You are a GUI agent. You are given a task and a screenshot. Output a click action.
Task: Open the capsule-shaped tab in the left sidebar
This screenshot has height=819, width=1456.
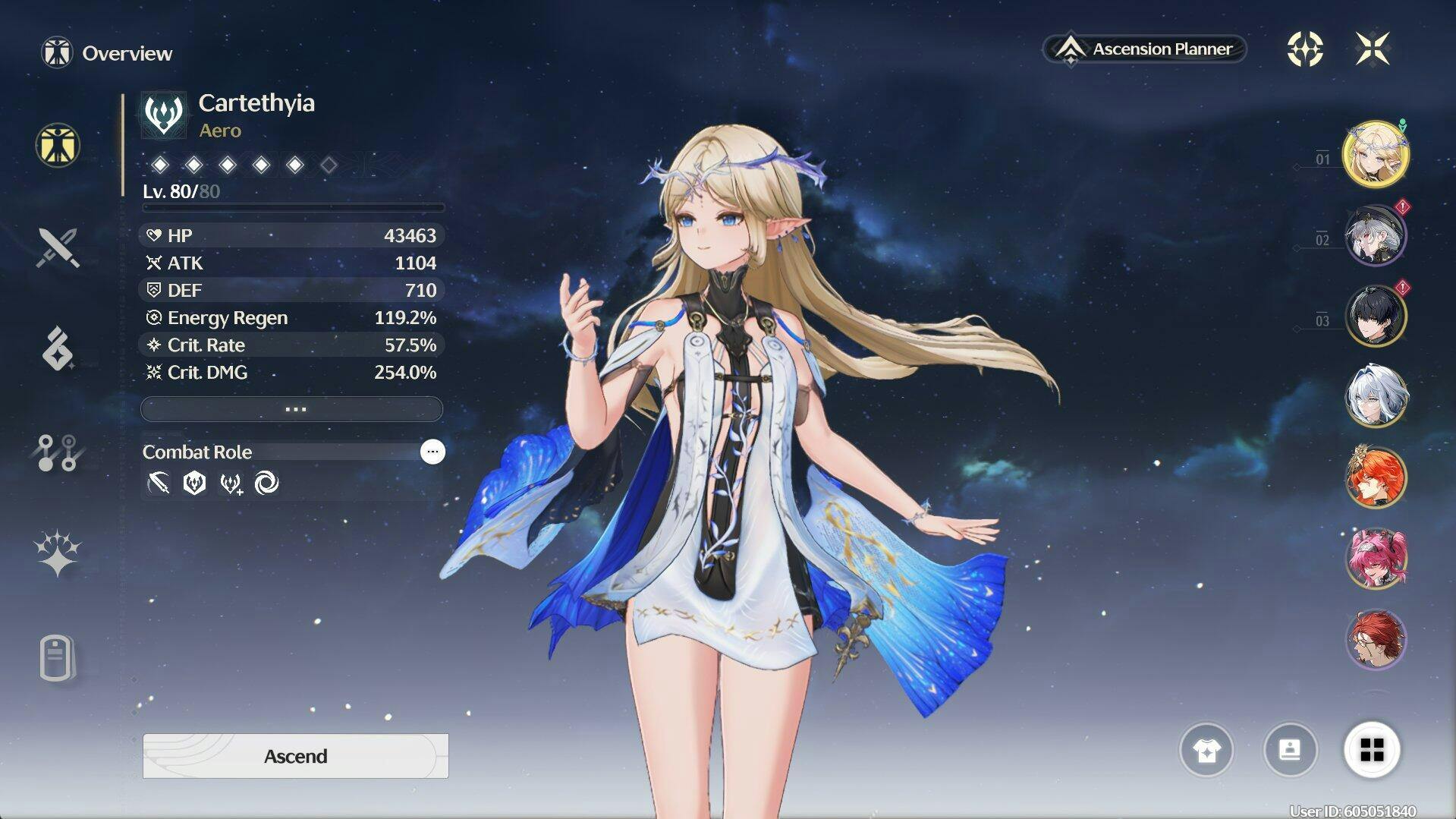[x=58, y=657]
